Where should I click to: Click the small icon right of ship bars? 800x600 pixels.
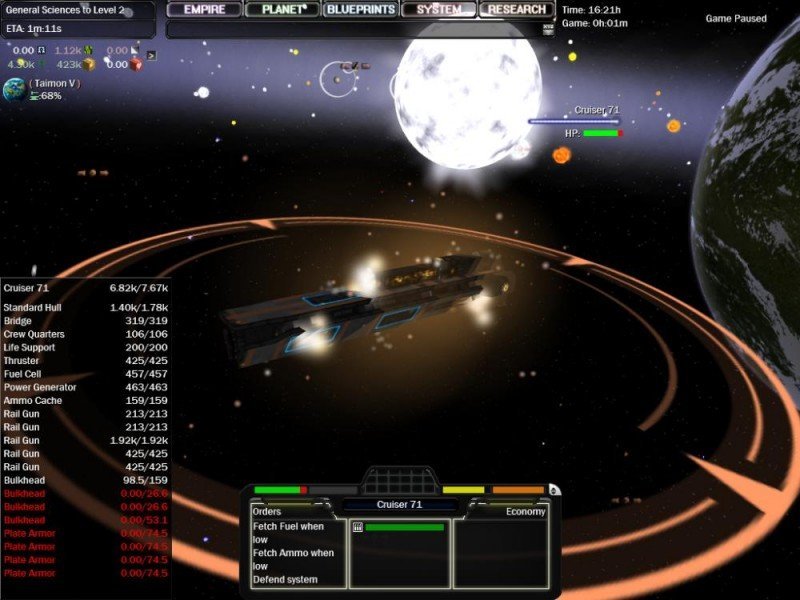(554, 490)
